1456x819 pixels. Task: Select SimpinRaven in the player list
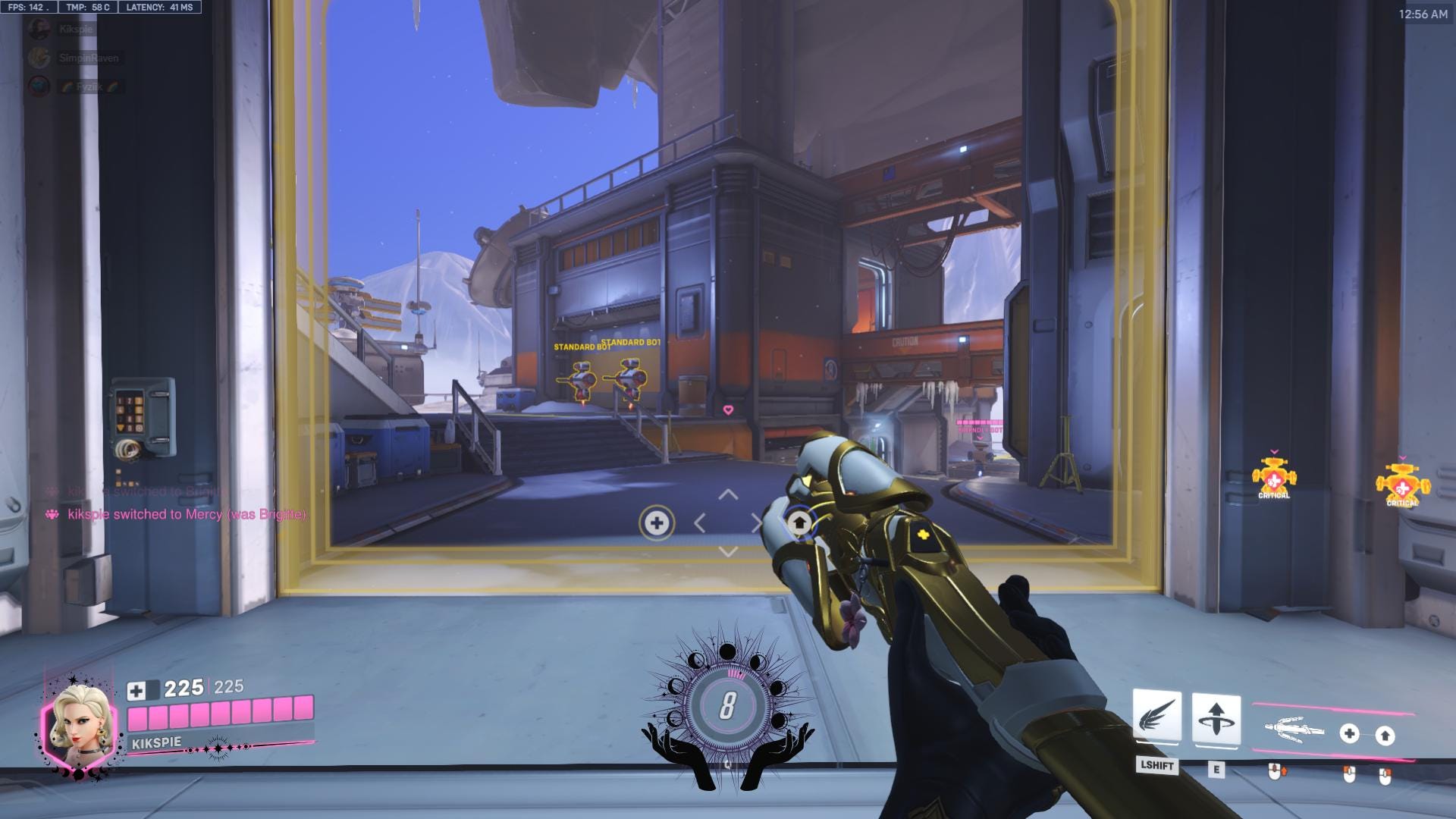tap(89, 58)
